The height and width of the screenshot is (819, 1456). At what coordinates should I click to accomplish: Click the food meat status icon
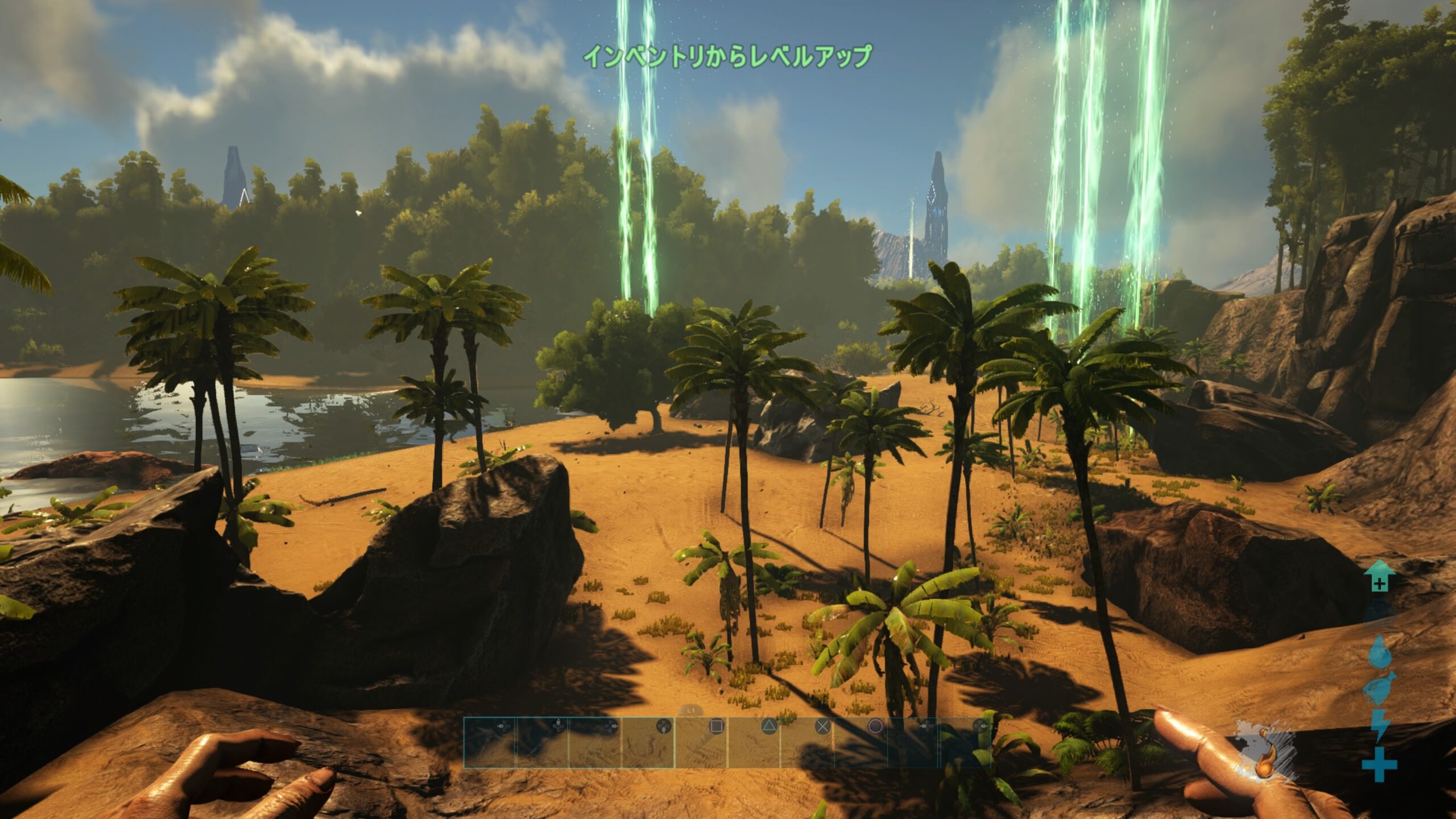[x=1379, y=689]
